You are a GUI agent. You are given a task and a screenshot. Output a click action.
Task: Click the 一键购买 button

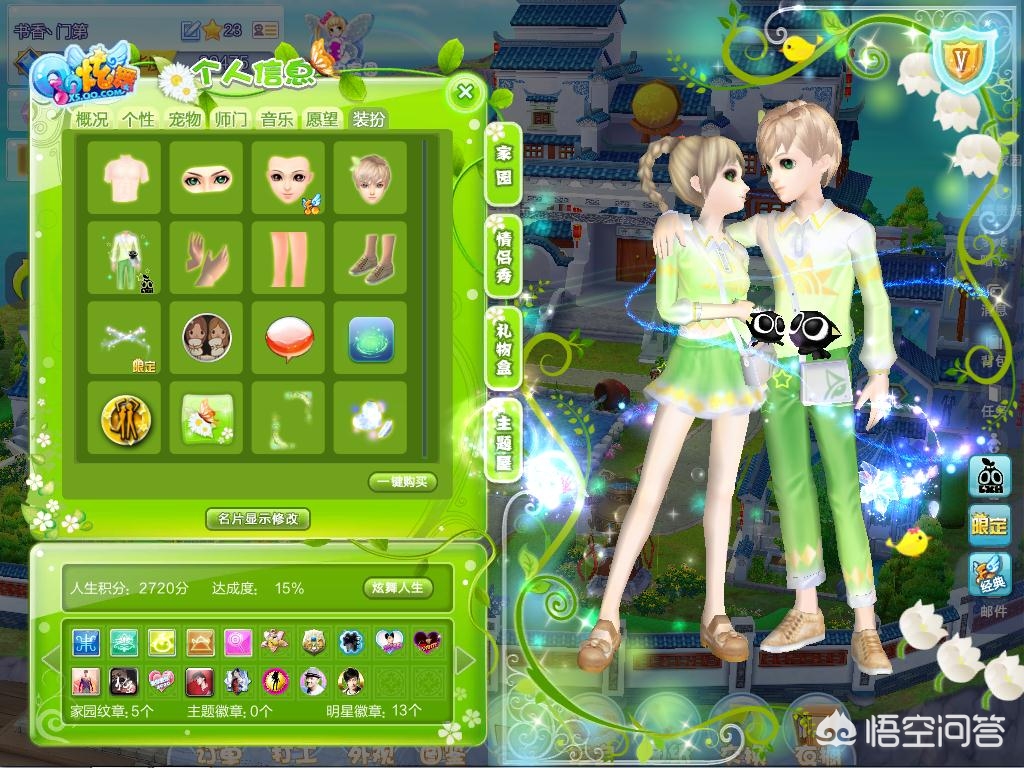[403, 482]
